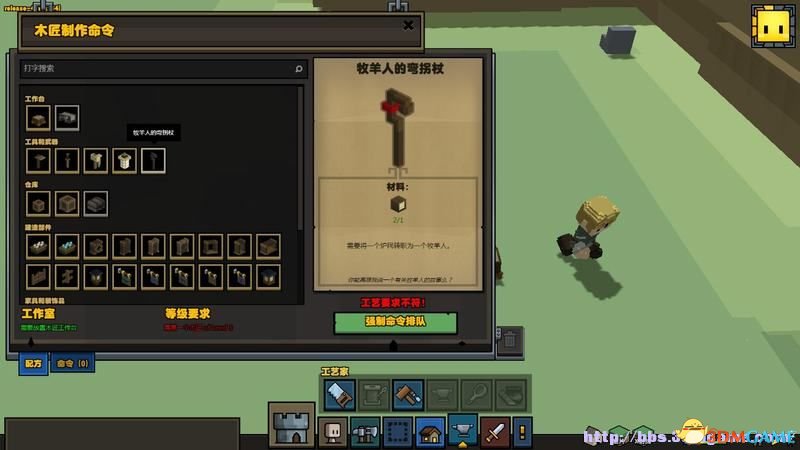Open the exclamation mark alerts button
Viewport: 800px width, 450px height.
coord(522,431)
